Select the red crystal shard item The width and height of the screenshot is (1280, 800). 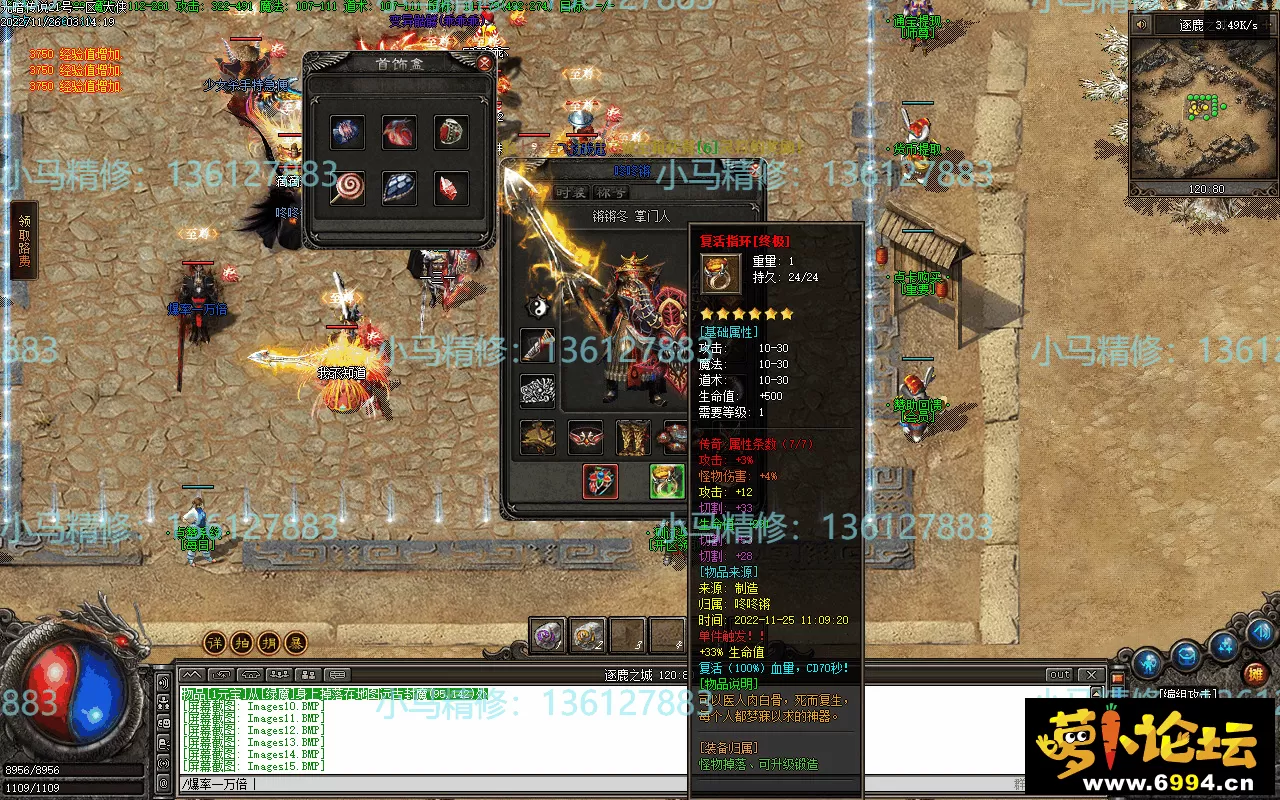click(x=451, y=187)
